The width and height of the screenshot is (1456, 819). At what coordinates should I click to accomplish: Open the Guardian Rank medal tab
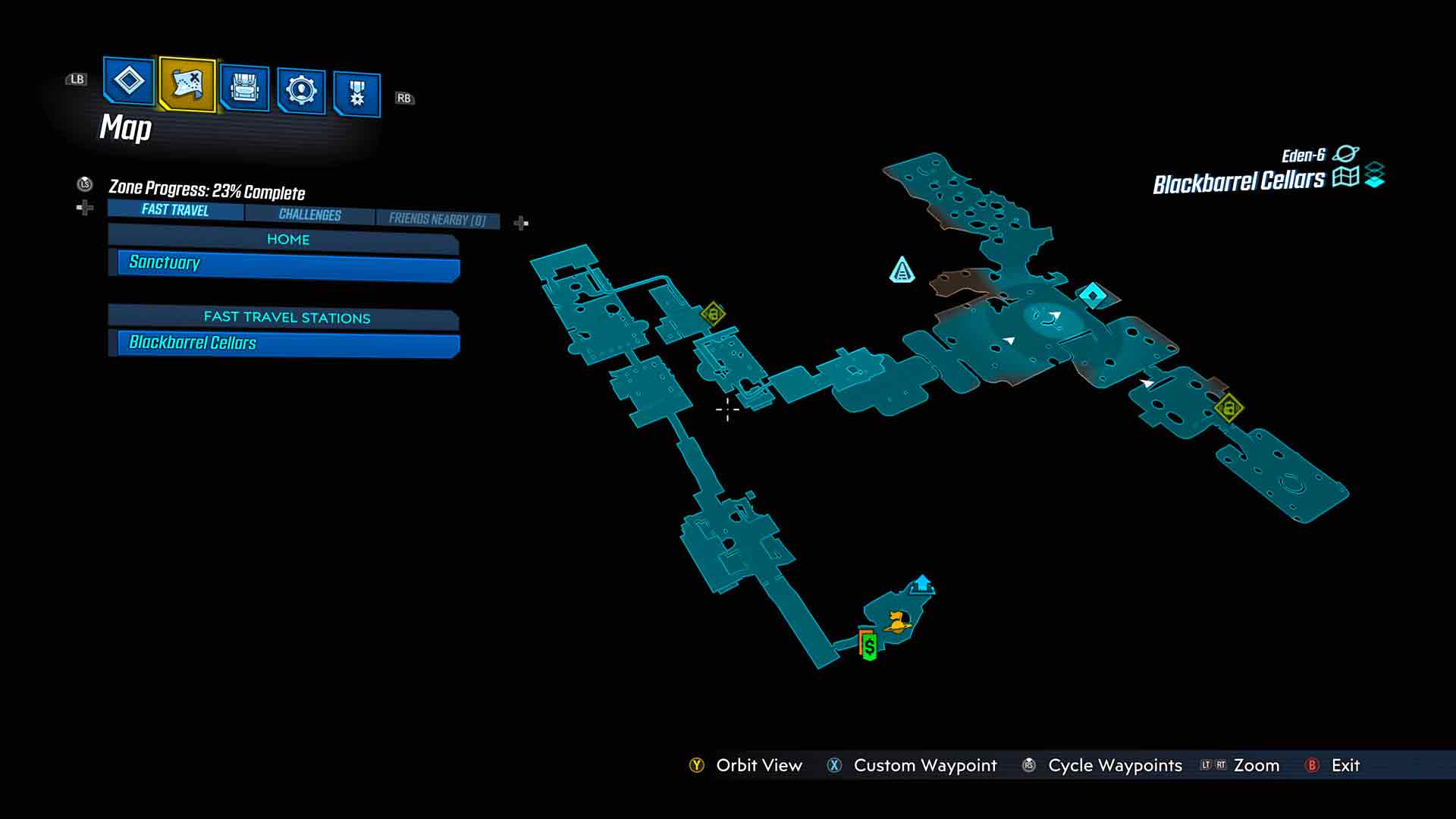coord(356,95)
